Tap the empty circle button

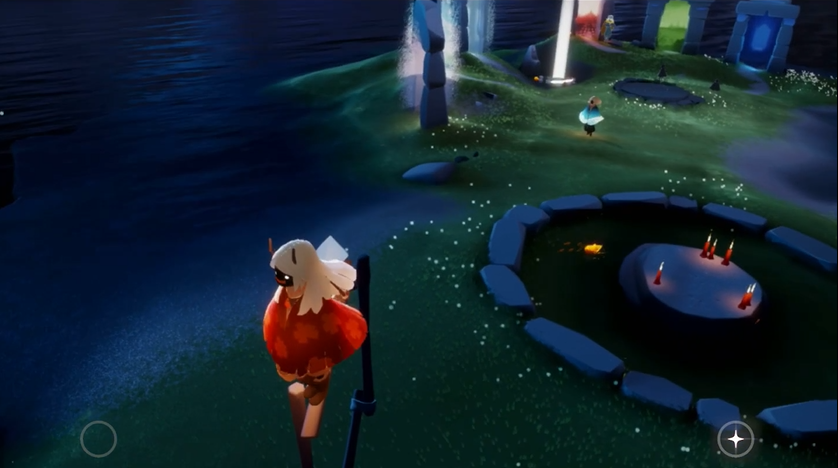pyautogui.click(x=98, y=439)
